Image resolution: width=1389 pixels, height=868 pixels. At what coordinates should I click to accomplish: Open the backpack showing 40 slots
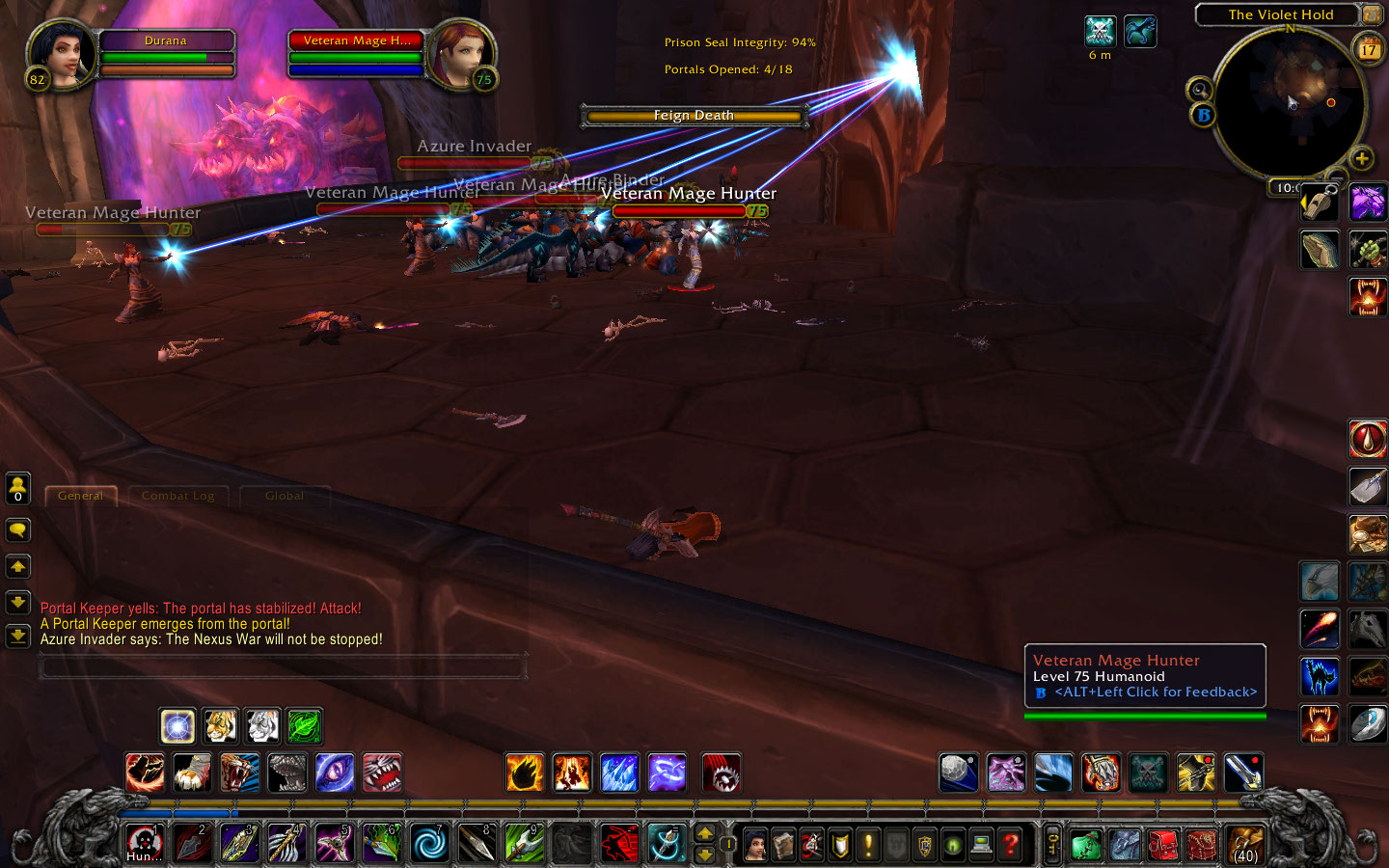[x=1244, y=846]
